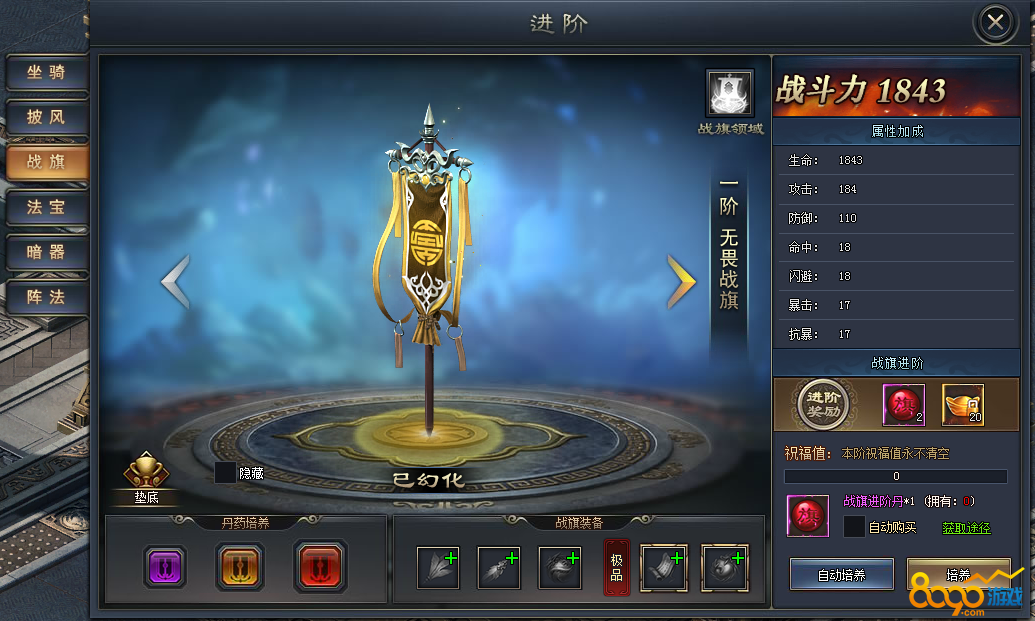Open the 战旗领域 icon
The height and width of the screenshot is (621, 1035).
729,94
